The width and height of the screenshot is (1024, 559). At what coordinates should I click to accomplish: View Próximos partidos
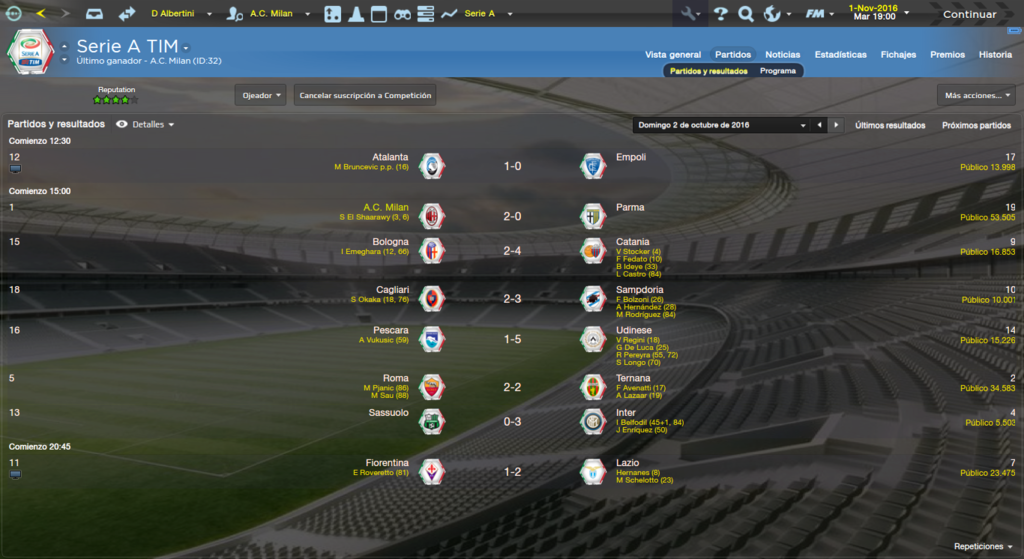[x=976, y=125]
